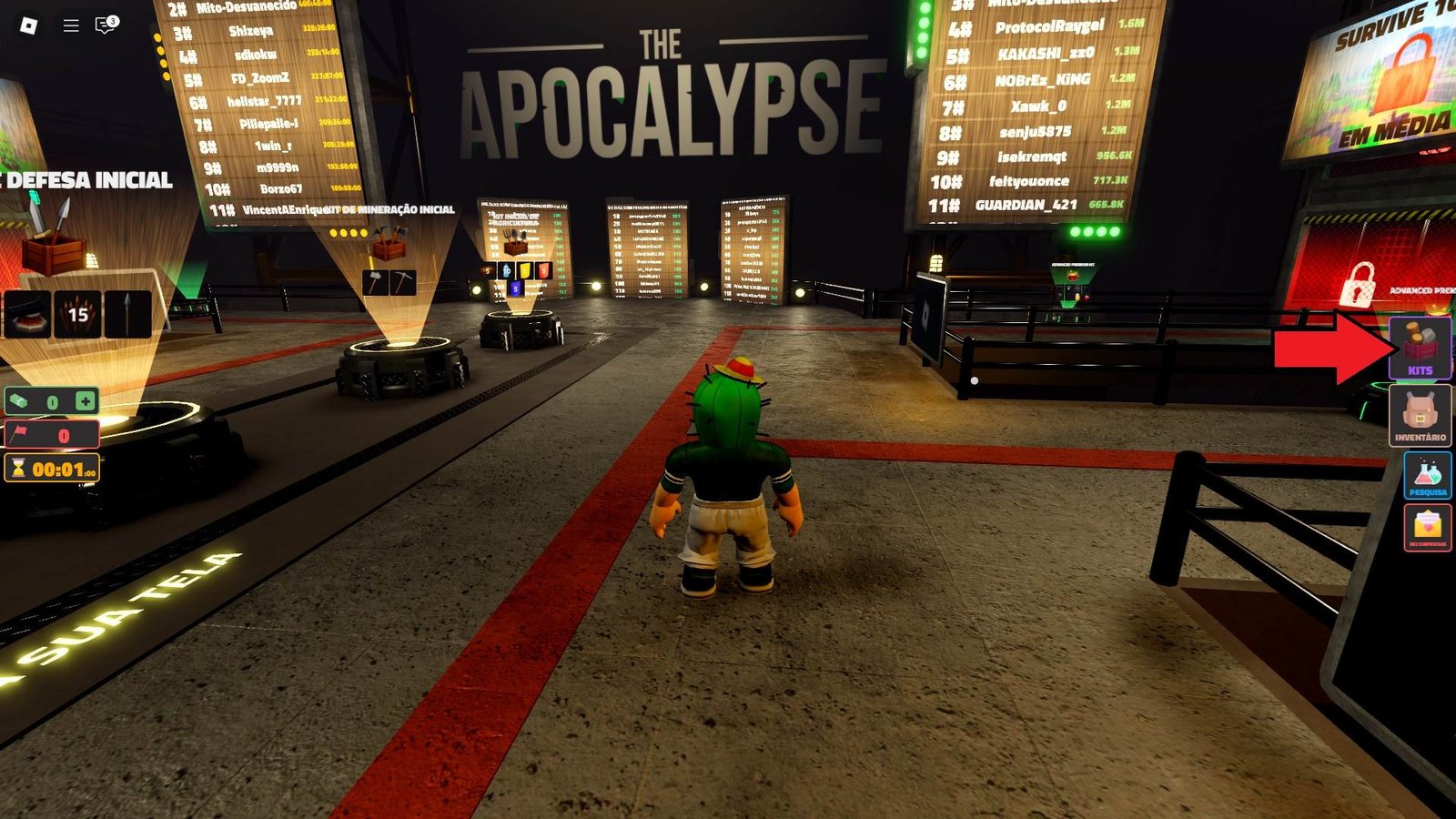Open the Pesquisa research menu
The width and height of the screenshot is (1456, 819).
click(x=1427, y=475)
